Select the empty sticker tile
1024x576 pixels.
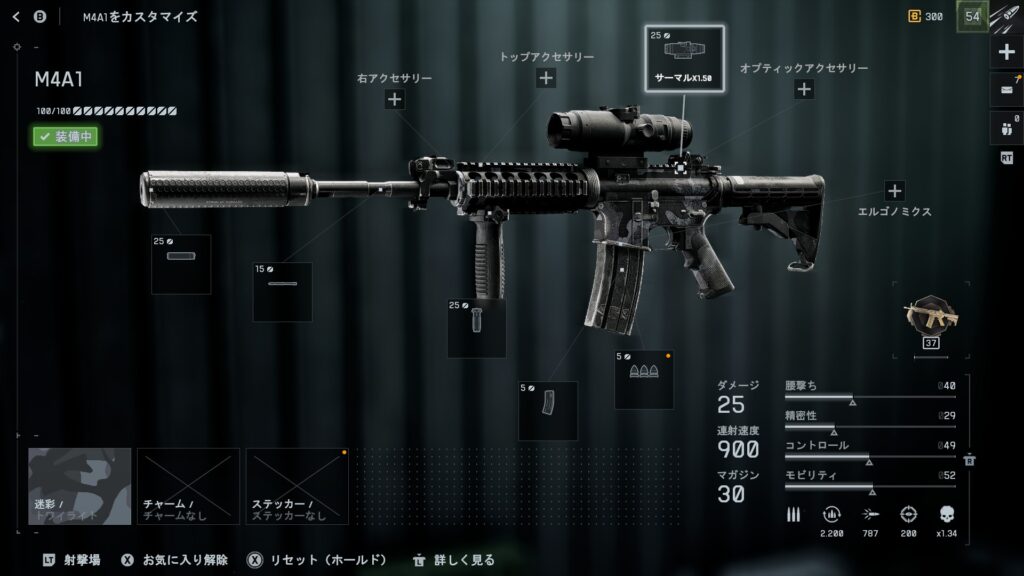(297, 486)
